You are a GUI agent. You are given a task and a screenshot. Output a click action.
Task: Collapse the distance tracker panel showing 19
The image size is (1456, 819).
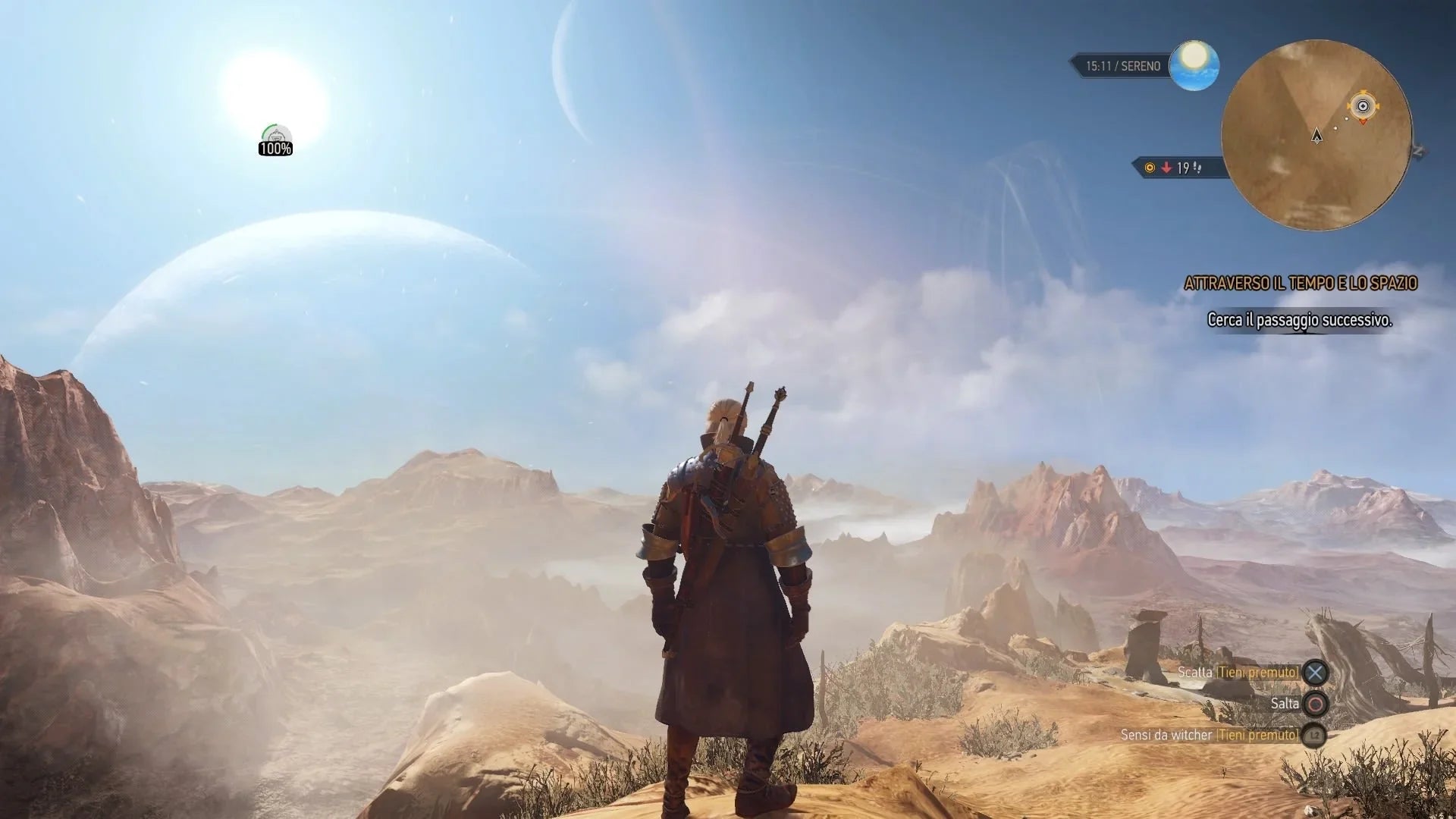[1183, 169]
